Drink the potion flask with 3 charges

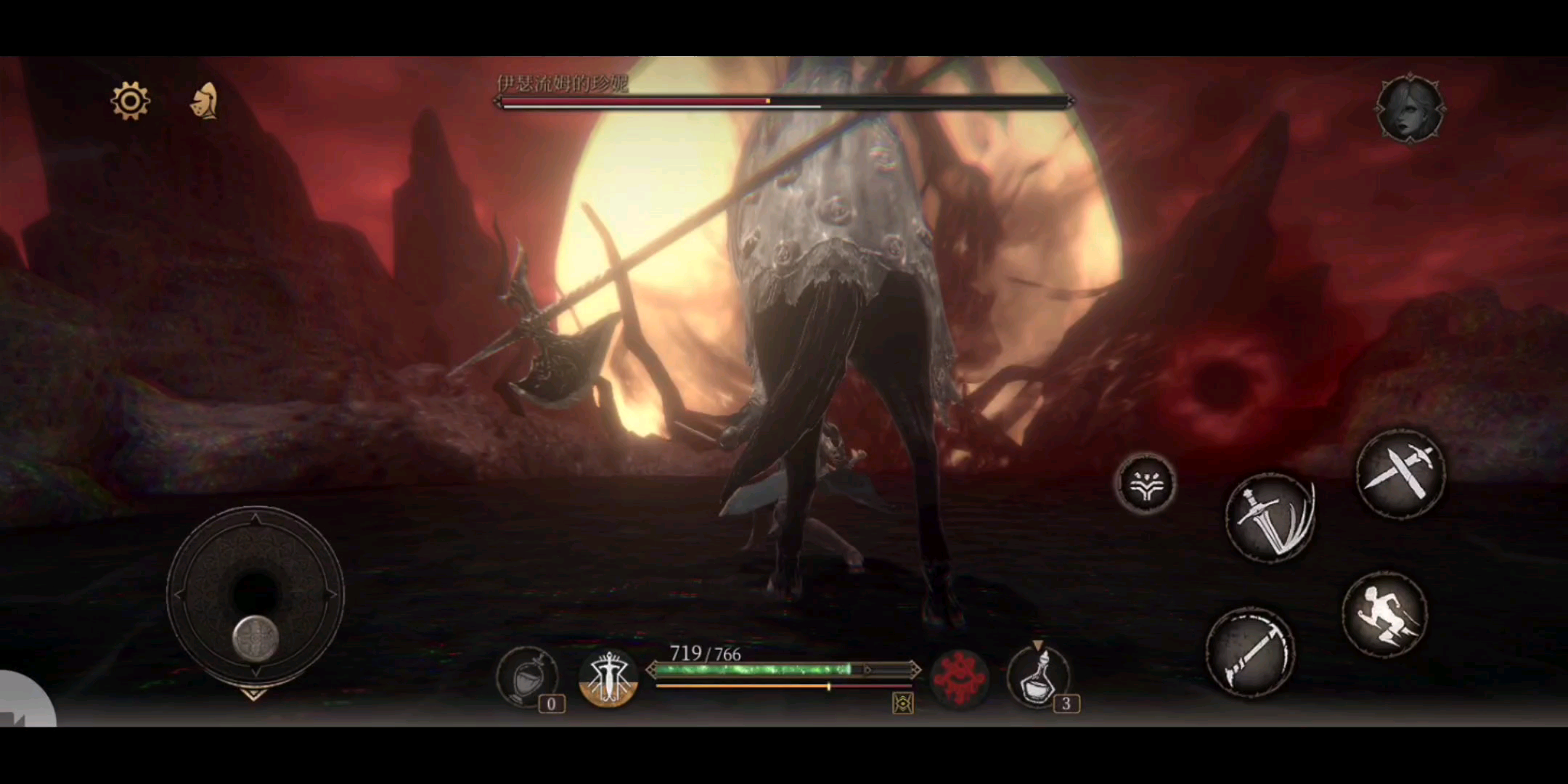pos(1040,677)
